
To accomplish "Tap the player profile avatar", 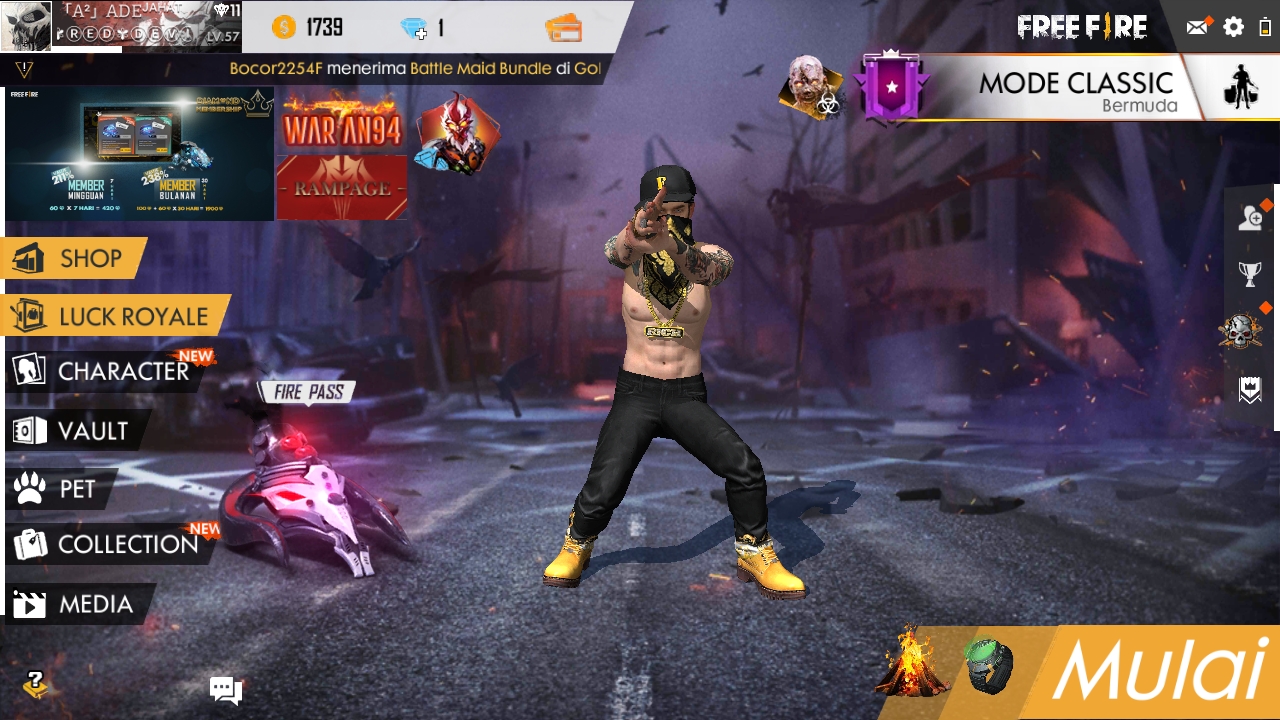I will pyautogui.click(x=26, y=26).
